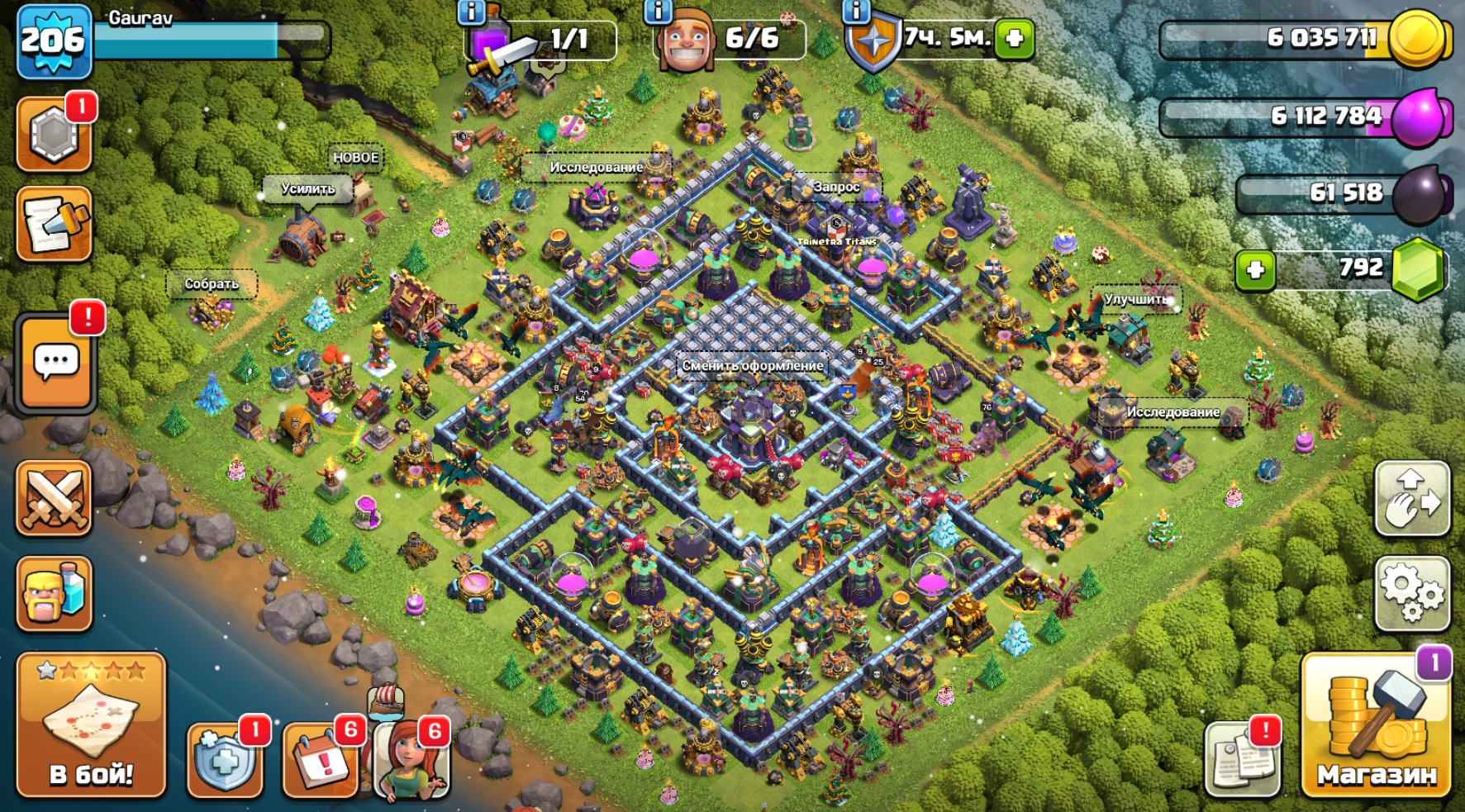The height and width of the screenshot is (812, 1465).
Task: Open the shield-plus badge button at the bottom
Action: [x=225, y=760]
